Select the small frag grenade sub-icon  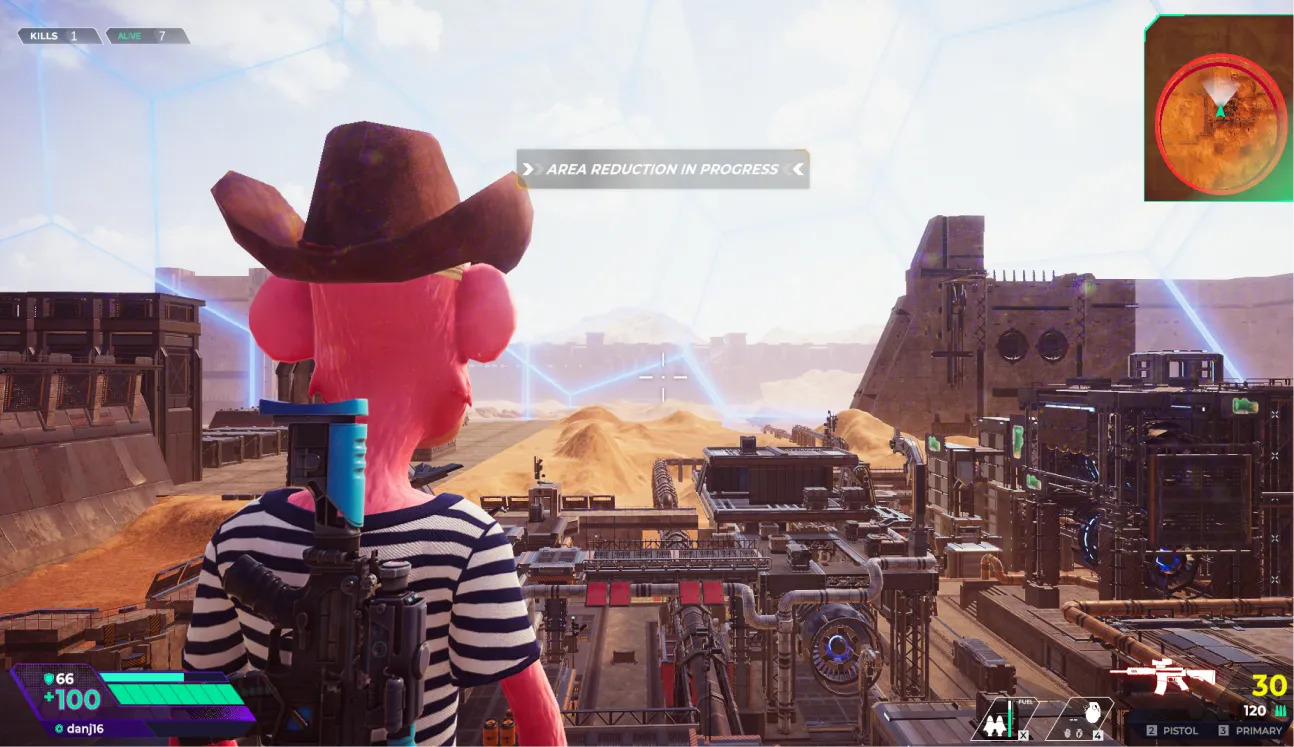click(1067, 733)
